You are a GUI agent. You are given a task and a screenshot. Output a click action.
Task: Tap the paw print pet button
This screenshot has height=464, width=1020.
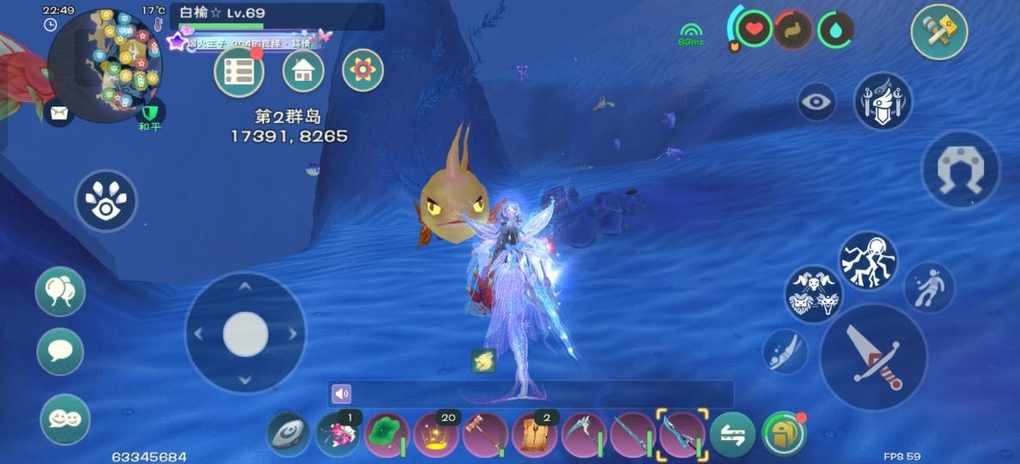(106, 200)
